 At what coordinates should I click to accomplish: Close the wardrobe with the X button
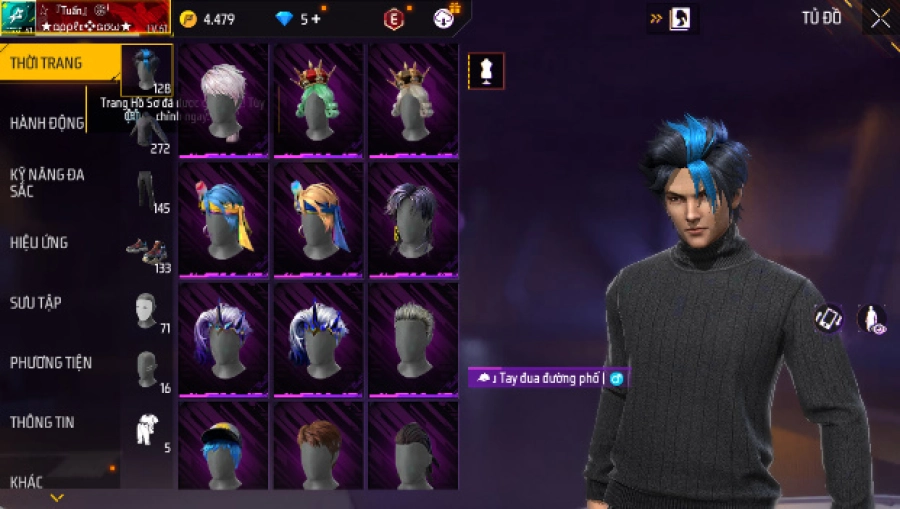click(x=880, y=19)
